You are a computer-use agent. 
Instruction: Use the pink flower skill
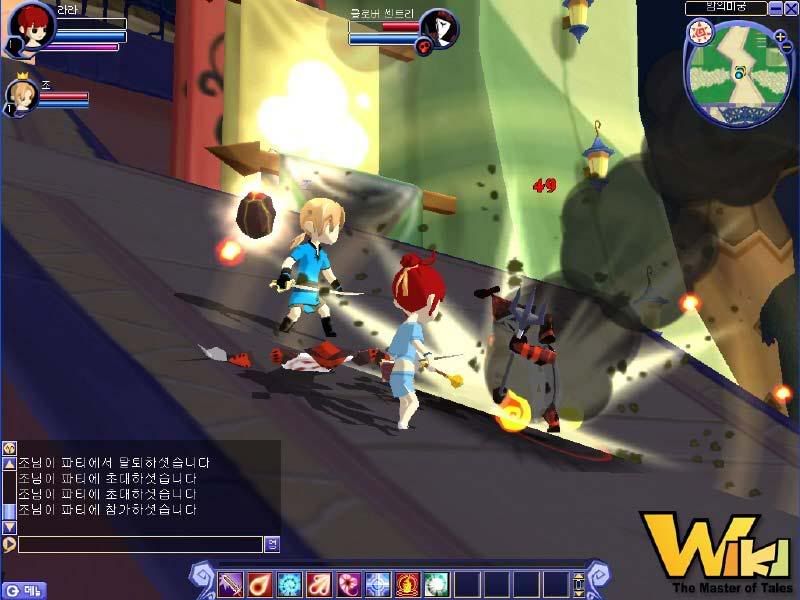348,583
